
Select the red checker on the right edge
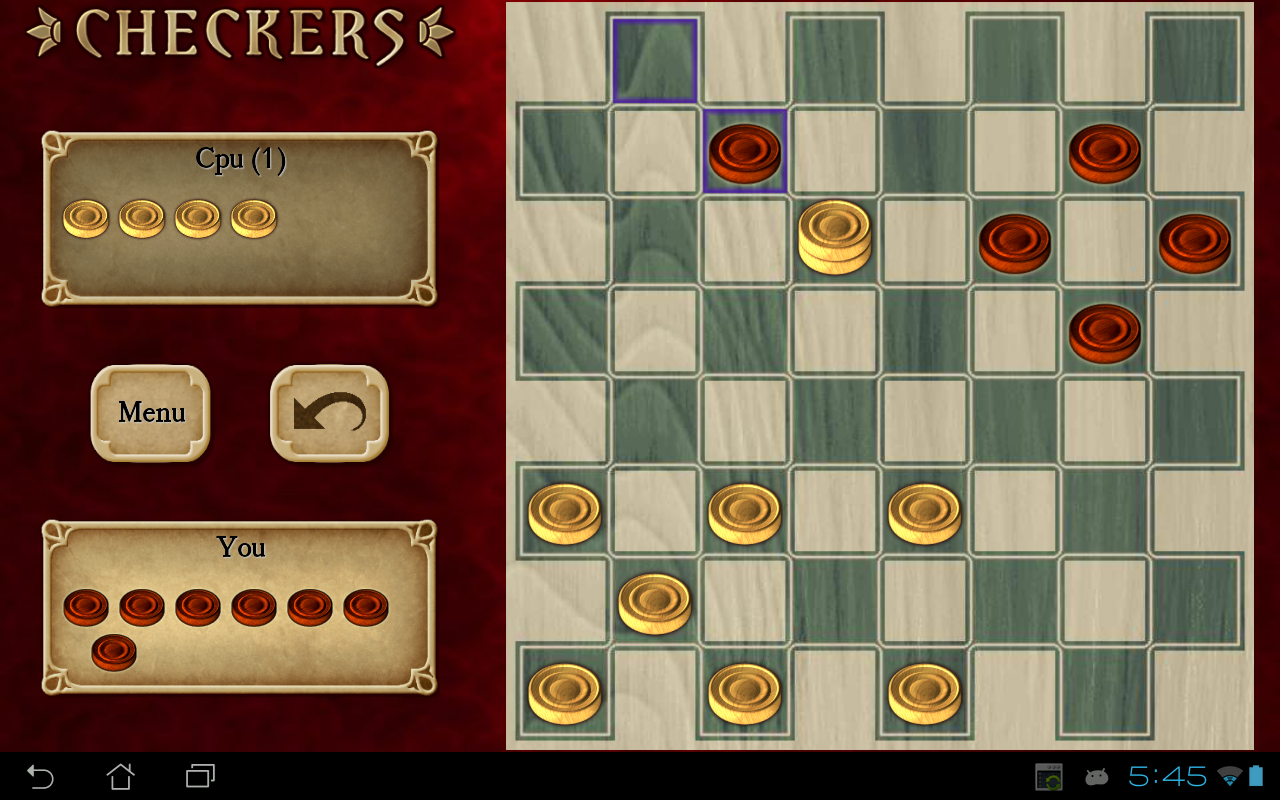pos(1196,243)
